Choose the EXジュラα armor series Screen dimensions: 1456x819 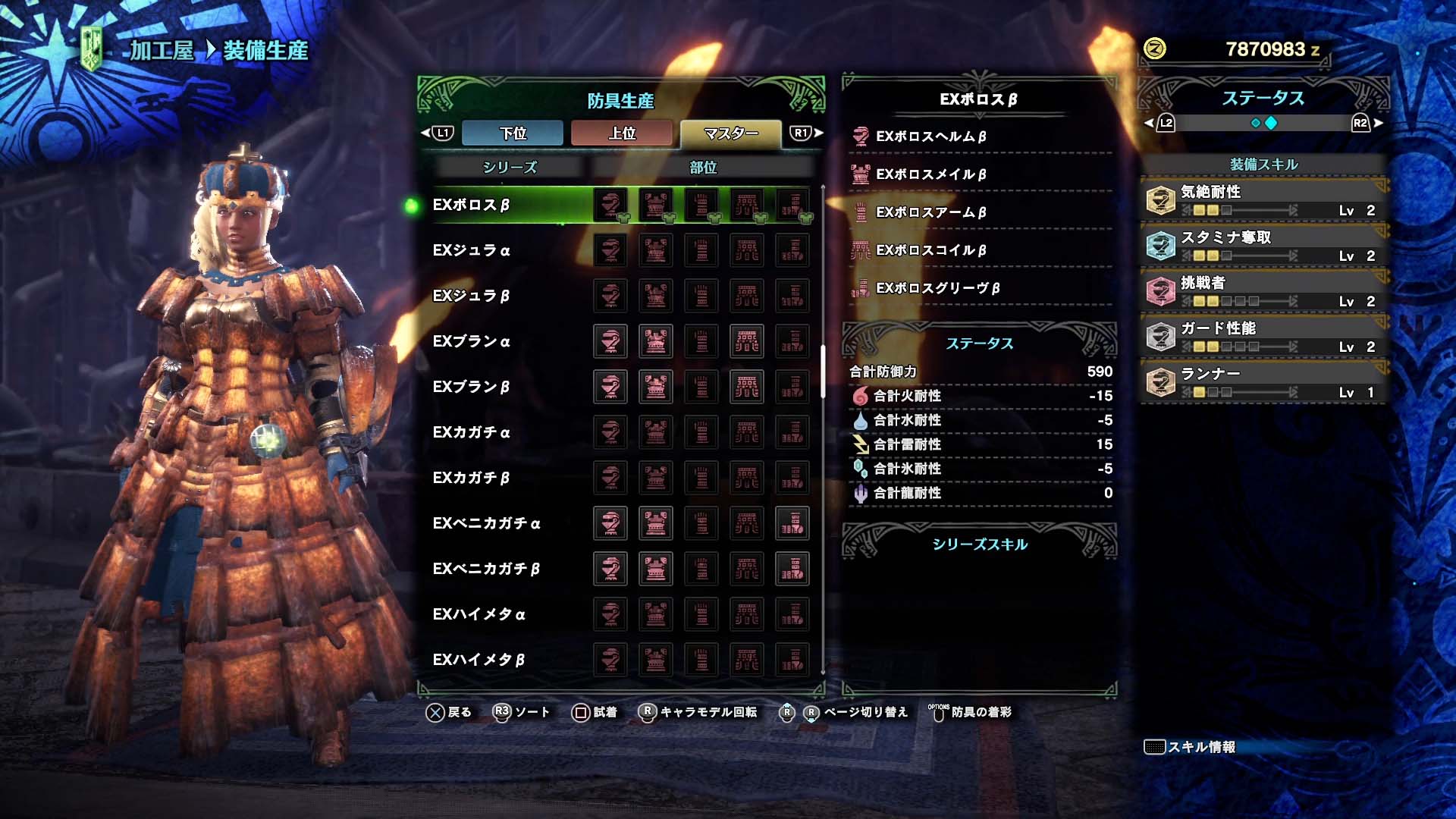[471, 250]
